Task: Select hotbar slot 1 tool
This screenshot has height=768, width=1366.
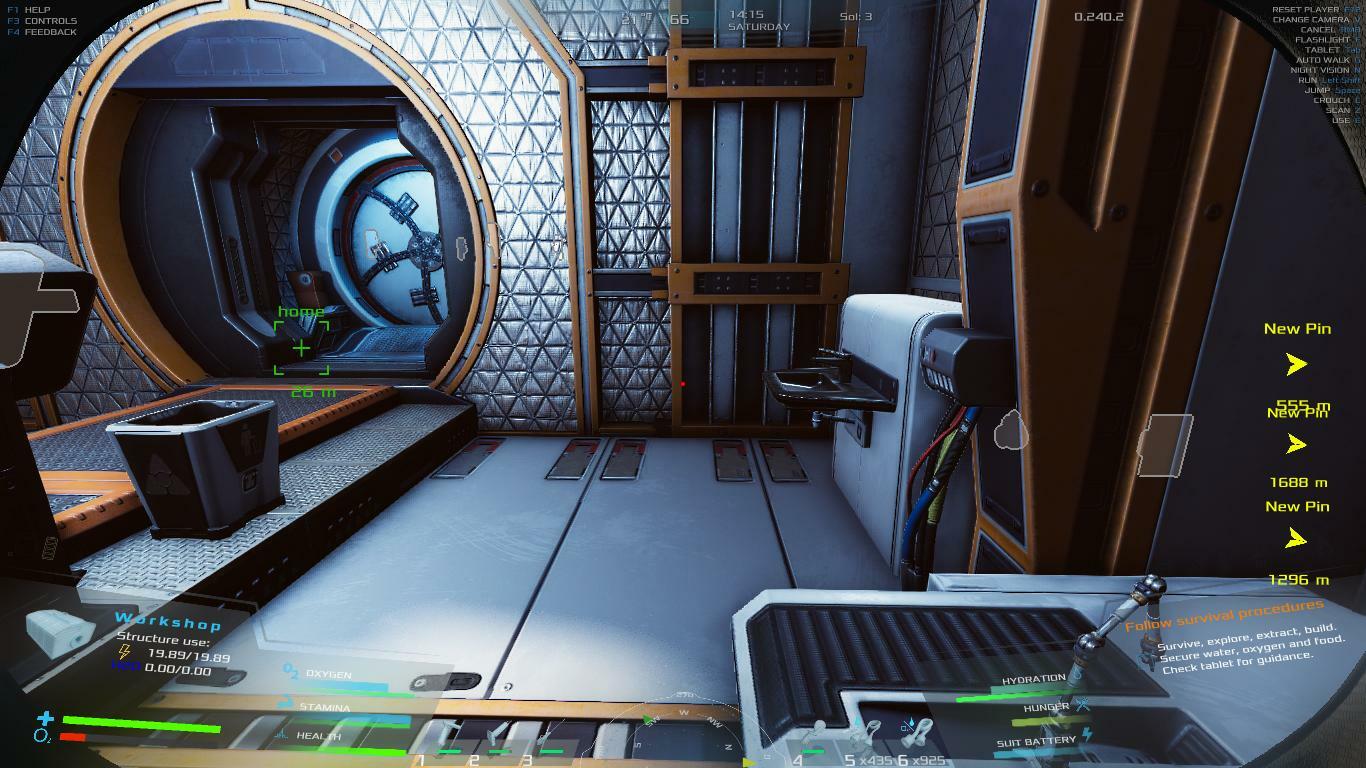Action: [x=448, y=740]
